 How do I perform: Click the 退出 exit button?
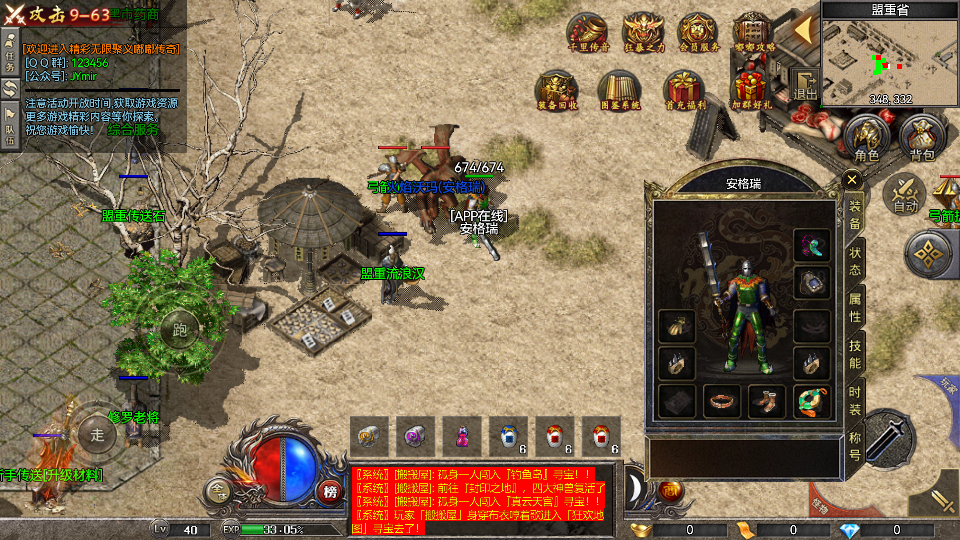click(x=805, y=84)
